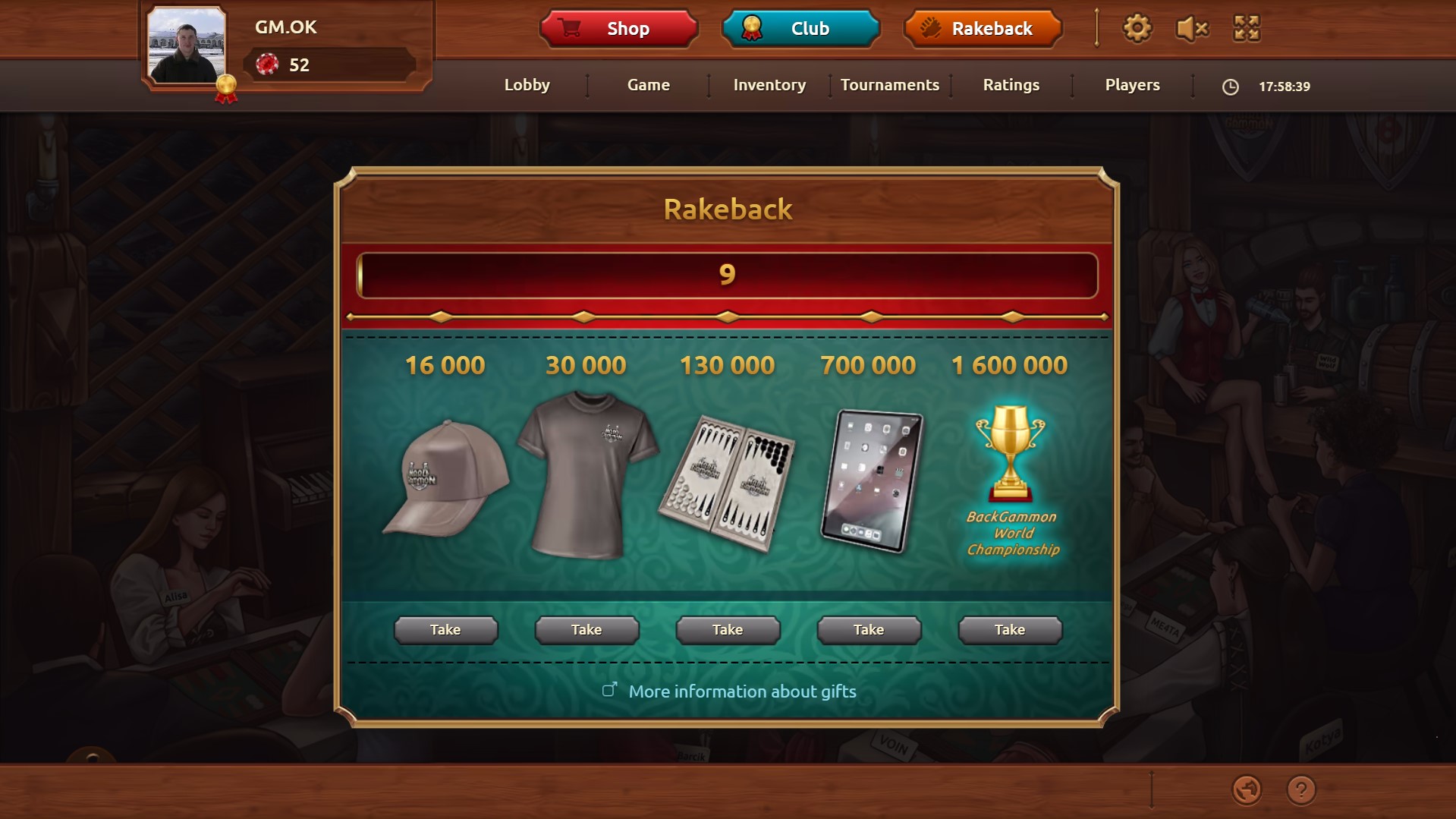
Task: Take the tablet prize
Action: tap(868, 629)
